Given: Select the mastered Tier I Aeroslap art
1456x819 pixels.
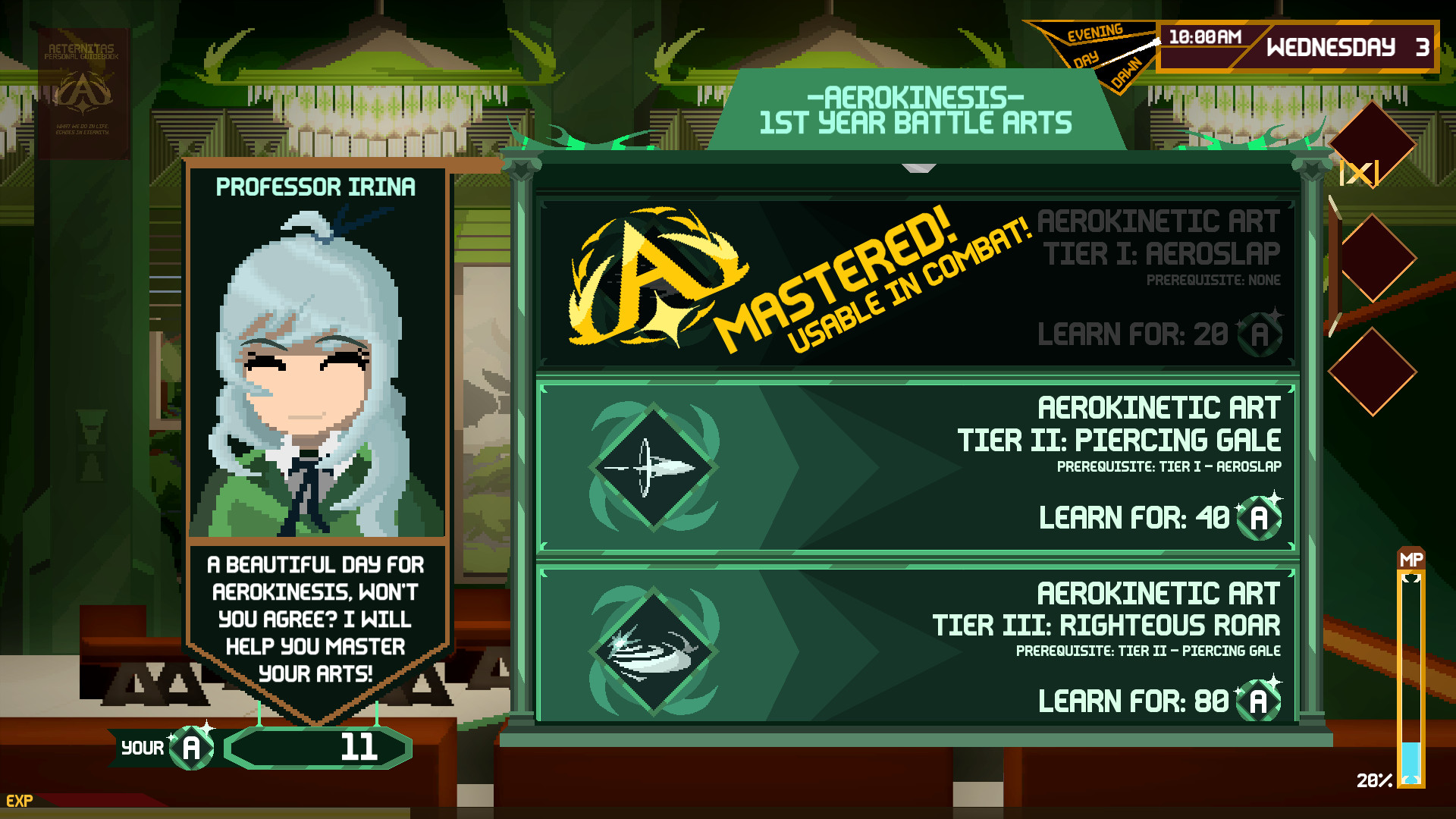Looking at the screenshot, I should [918, 282].
